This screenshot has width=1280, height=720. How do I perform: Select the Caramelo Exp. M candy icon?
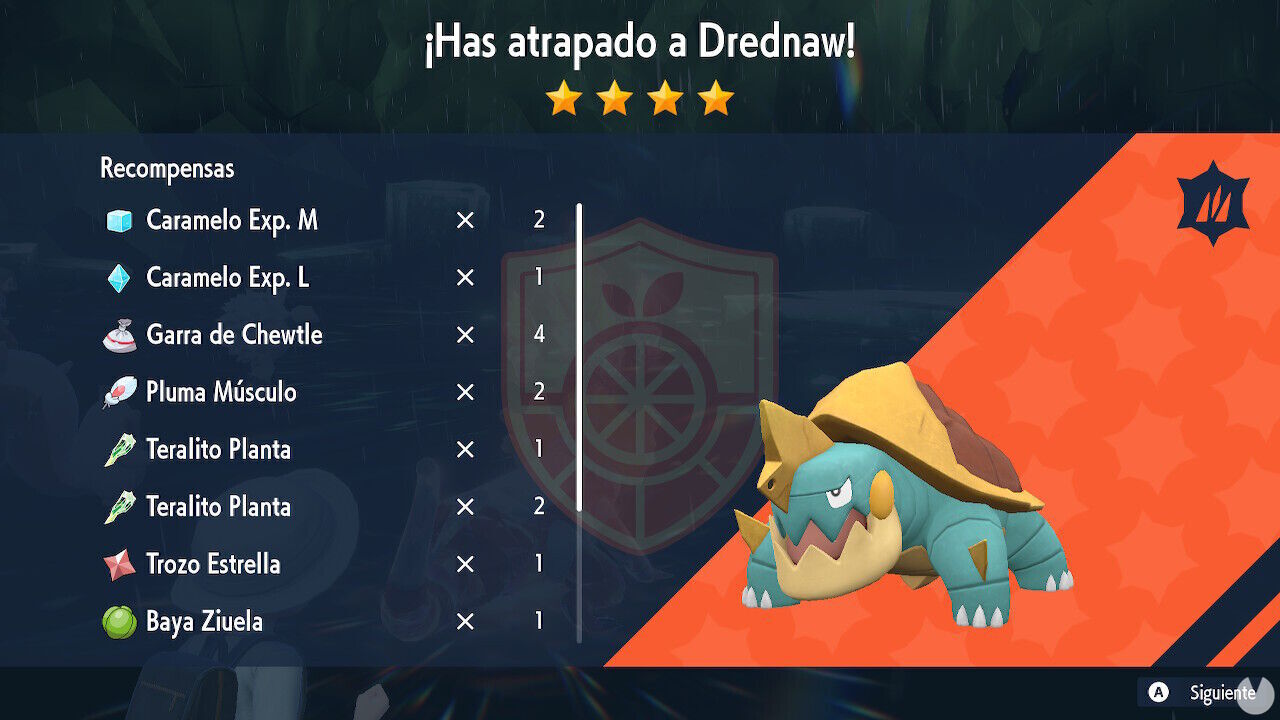coord(121,221)
